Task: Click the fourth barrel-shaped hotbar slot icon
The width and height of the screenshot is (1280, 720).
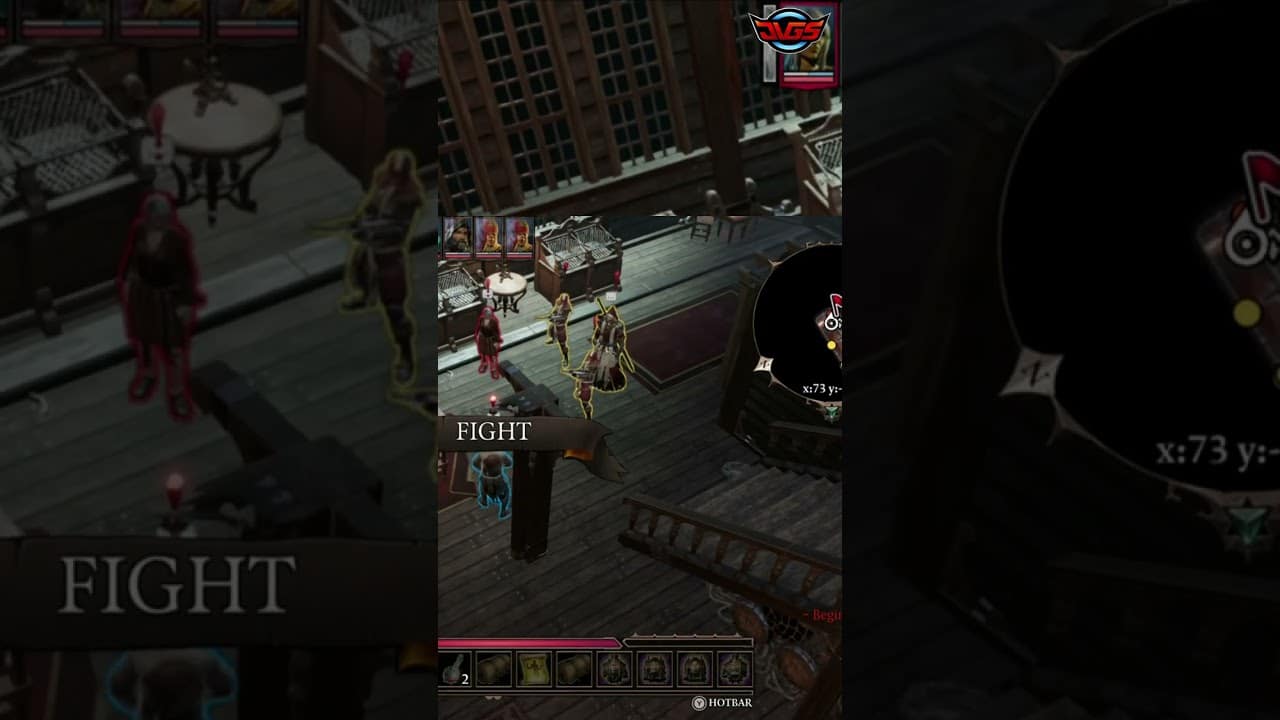Action: coord(573,668)
